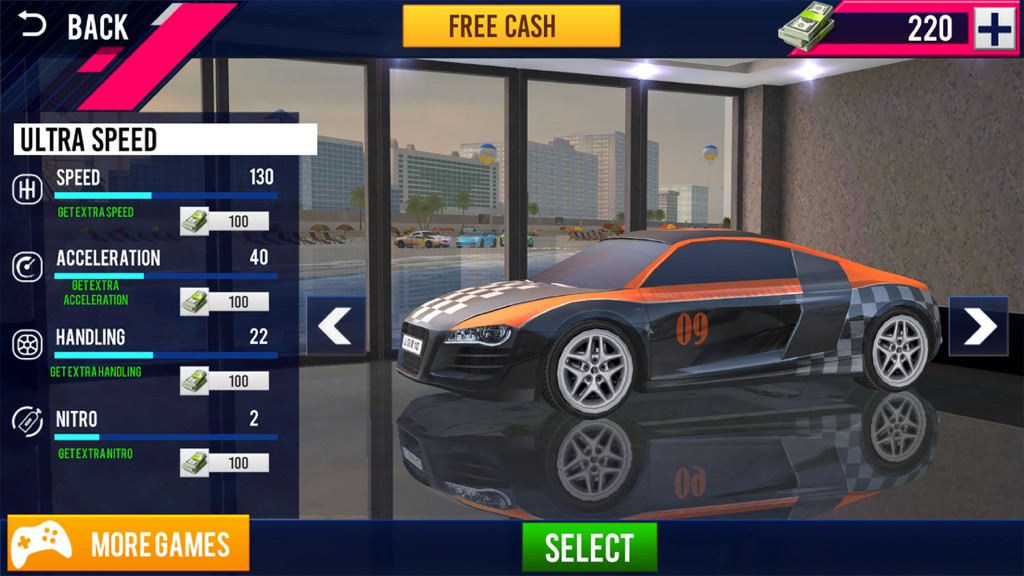This screenshot has height=576, width=1024.
Task: Claim the Free Cash offer
Action: click(x=511, y=27)
